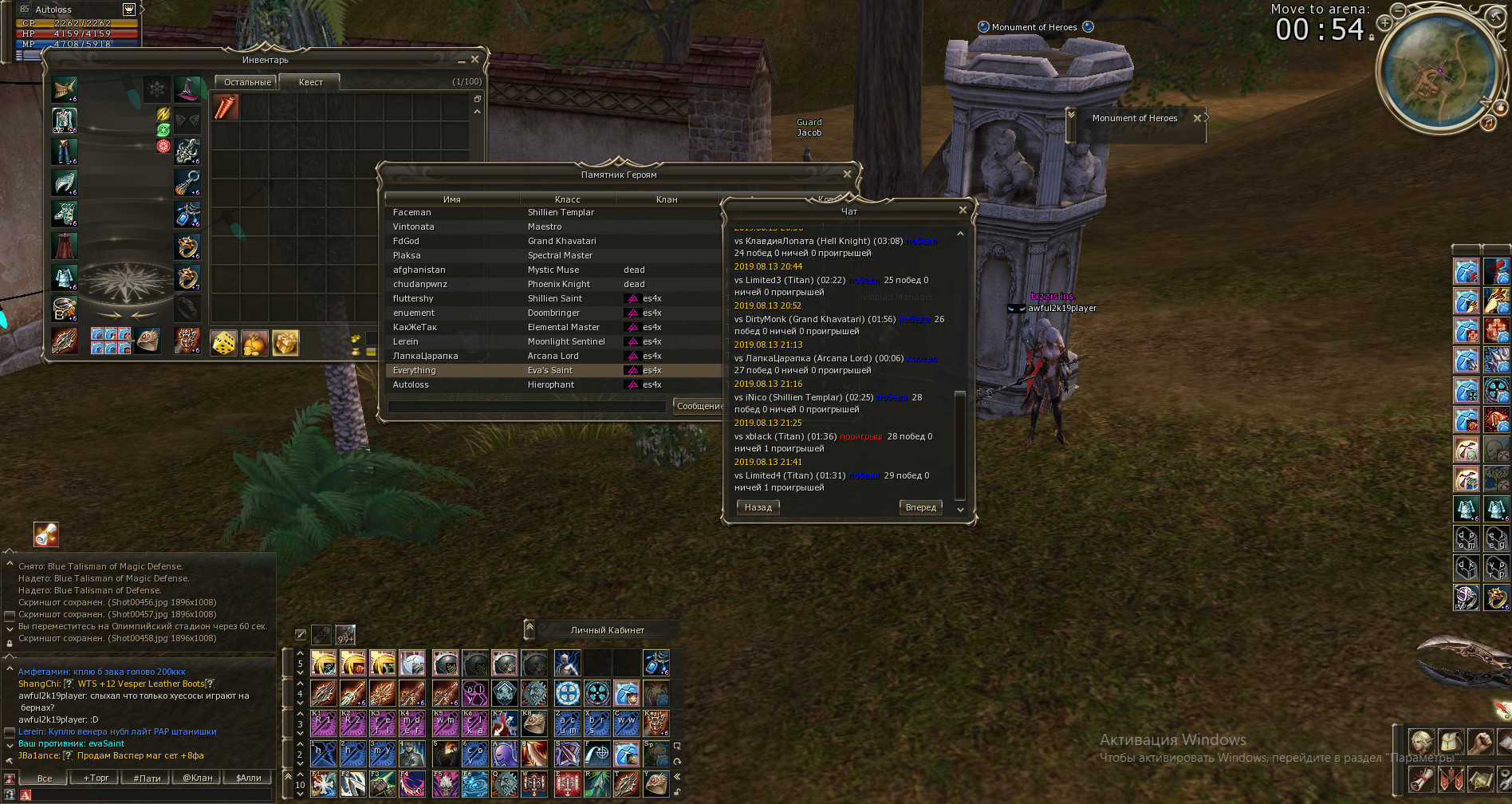
Task: Close the Памятник Героям window
Action: tap(847, 174)
